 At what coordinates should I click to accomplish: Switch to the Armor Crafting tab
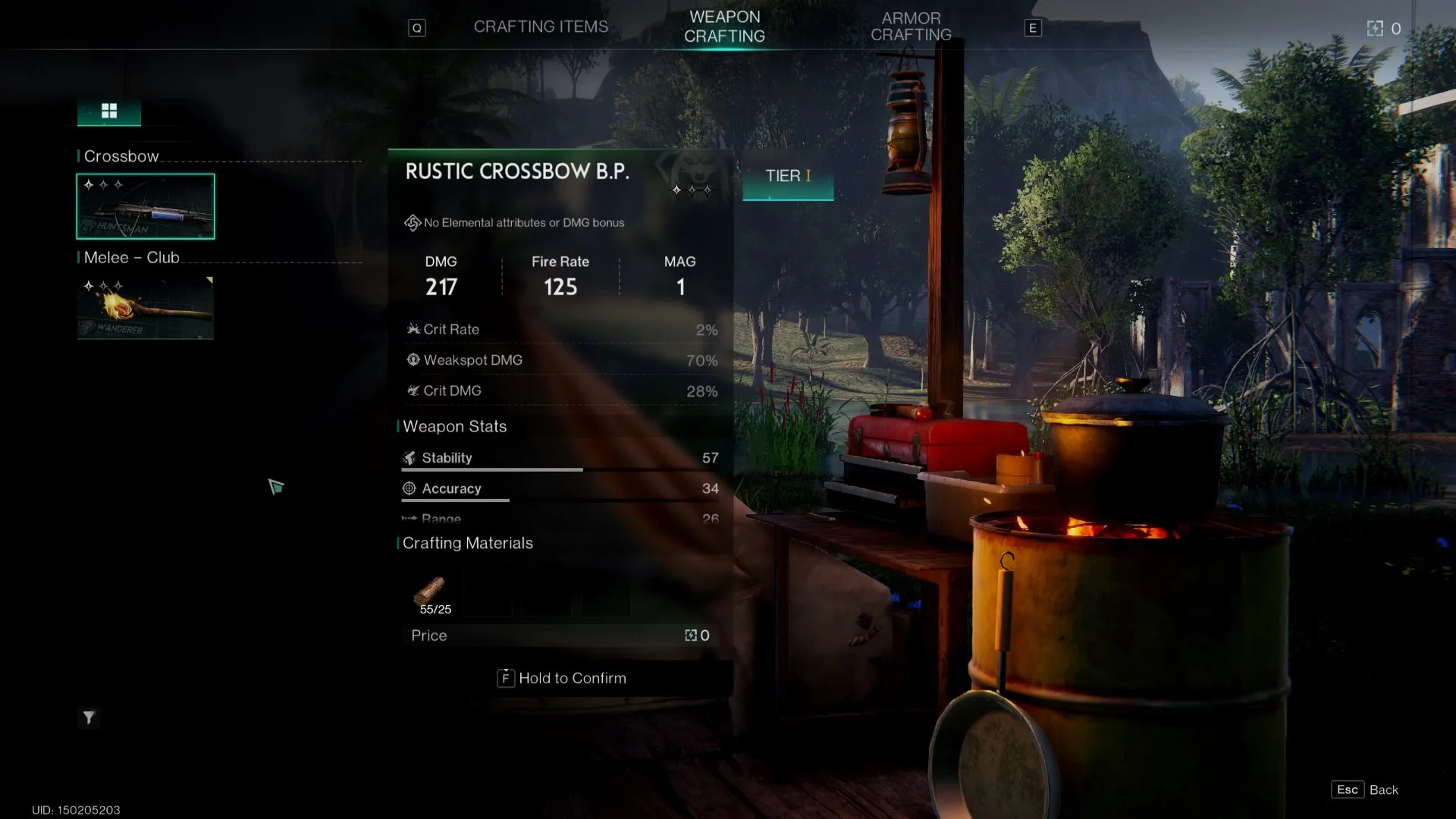(x=911, y=27)
